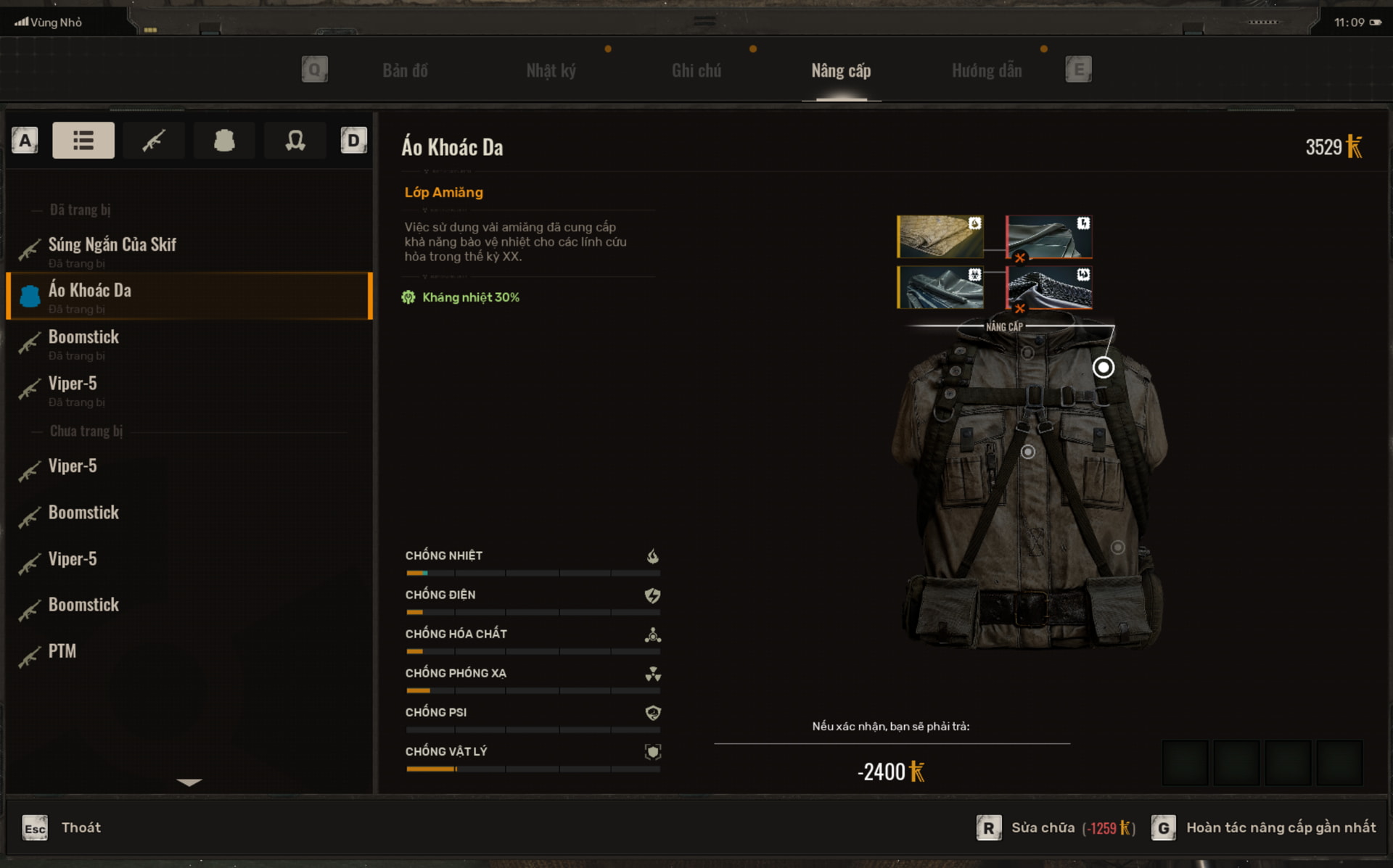This screenshot has height=868, width=1393.
Task: Open the Bản đồ map tab
Action: (405, 70)
